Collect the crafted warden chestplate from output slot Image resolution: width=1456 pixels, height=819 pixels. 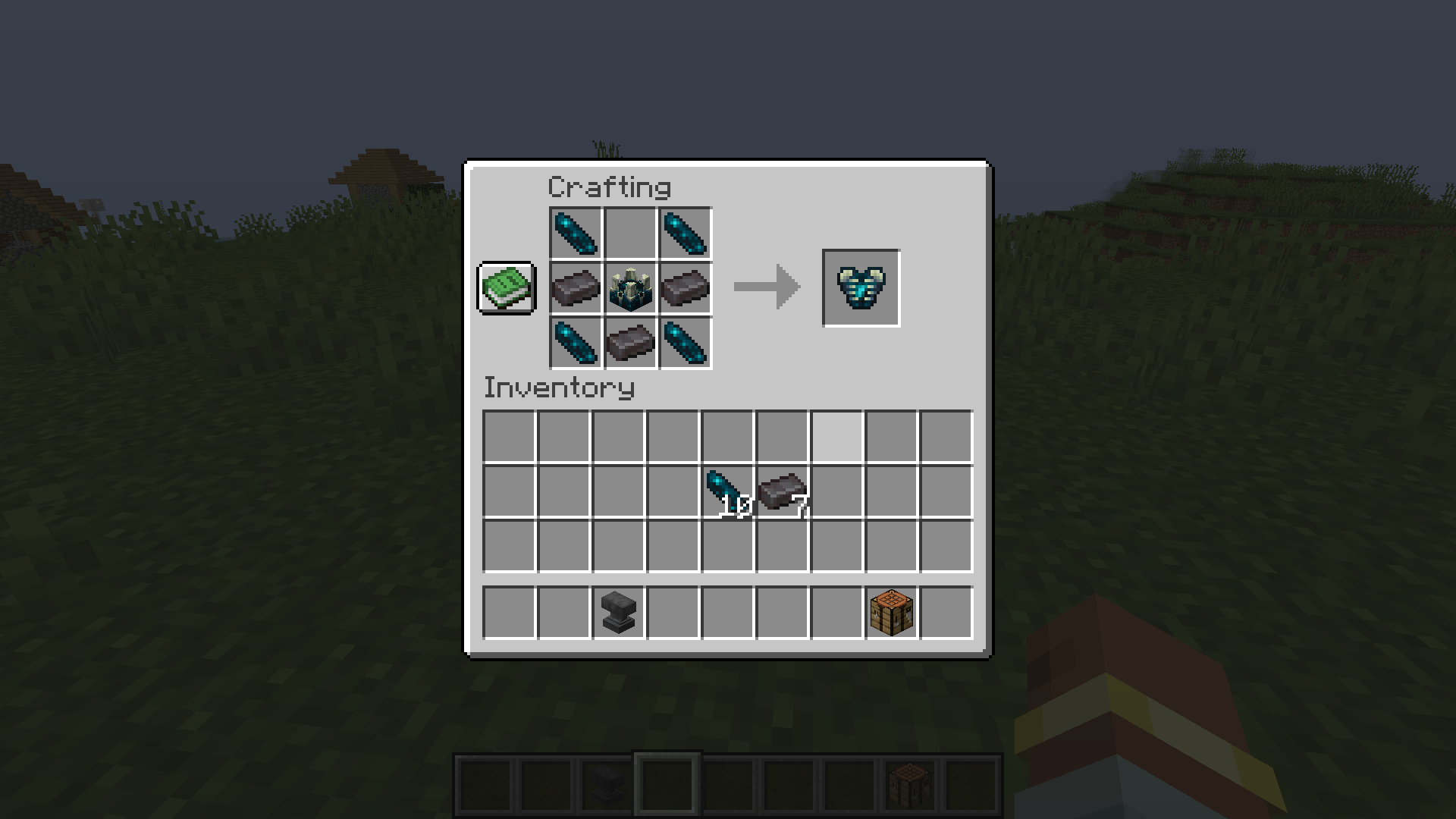point(861,288)
